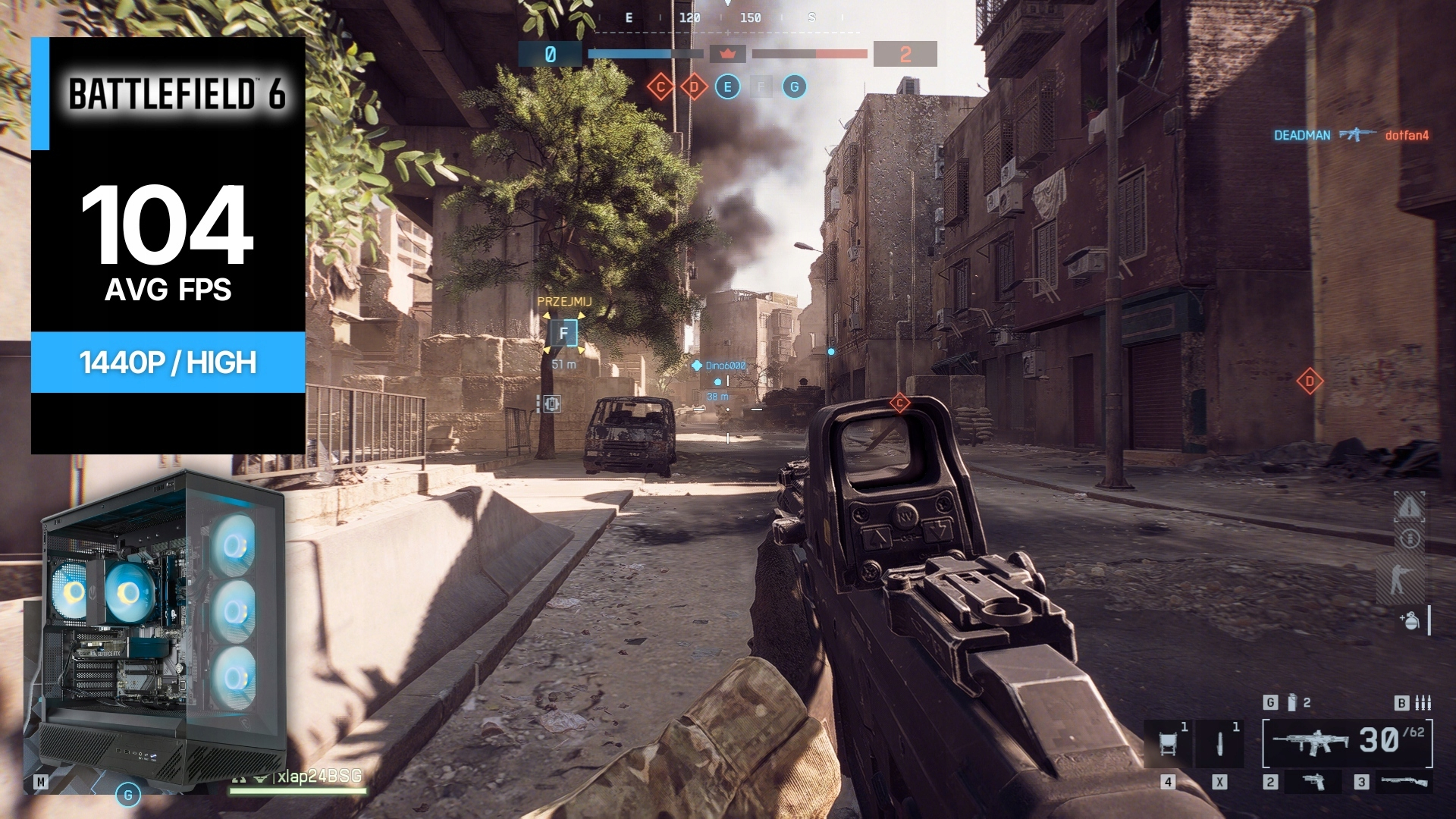The image size is (1456, 819).
Task: Switch to the shotgun weapon slot
Action: click(x=1404, y=782)
